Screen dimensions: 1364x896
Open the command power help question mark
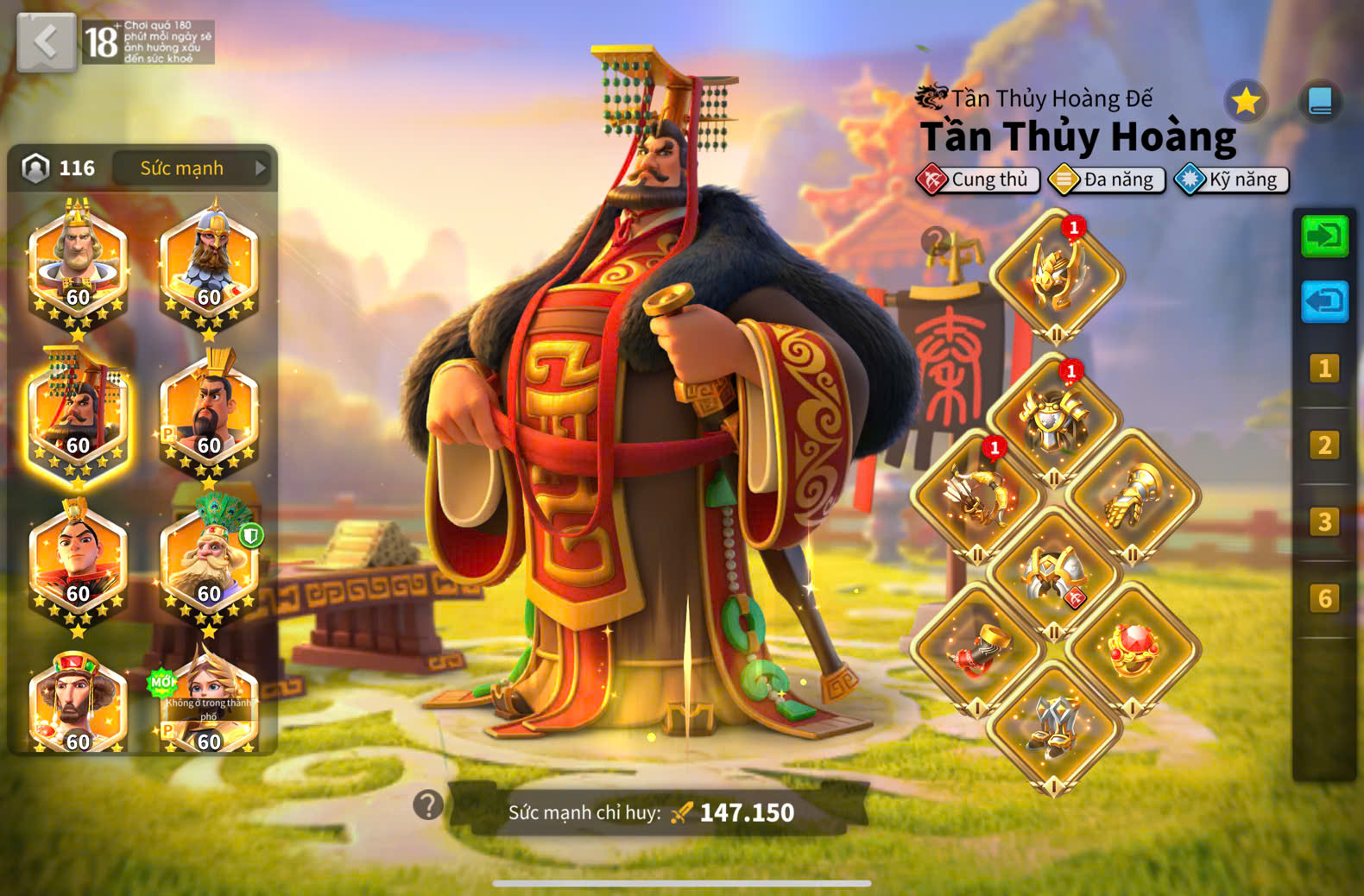428,805
